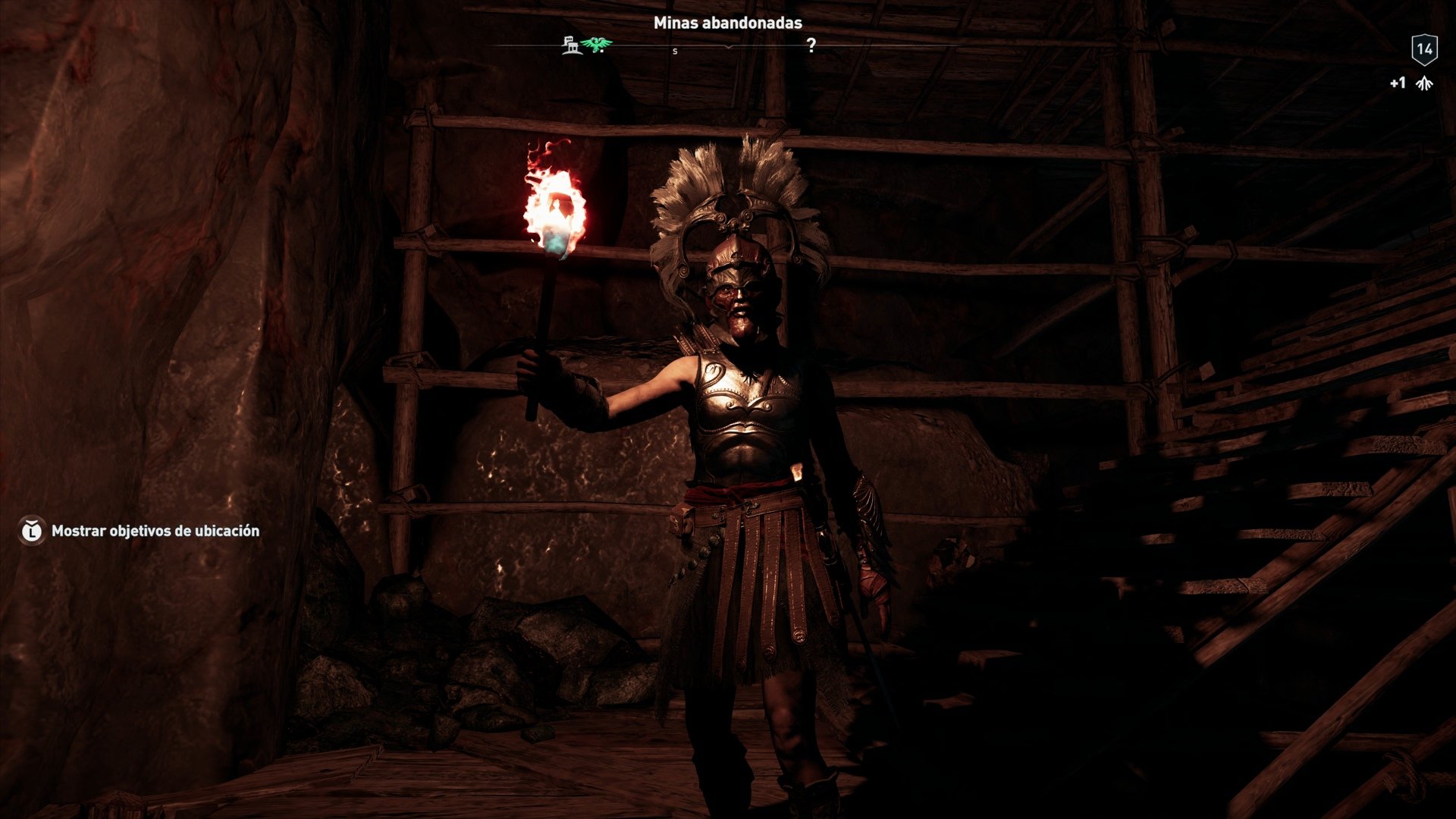Expand the chevron below the compass center
This screenshot has height=819, width=1456.
[x=728, y=47]
